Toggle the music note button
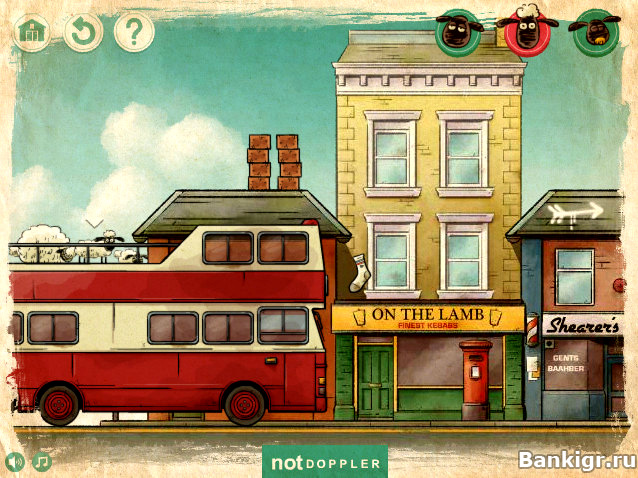 tap(41, 461)
